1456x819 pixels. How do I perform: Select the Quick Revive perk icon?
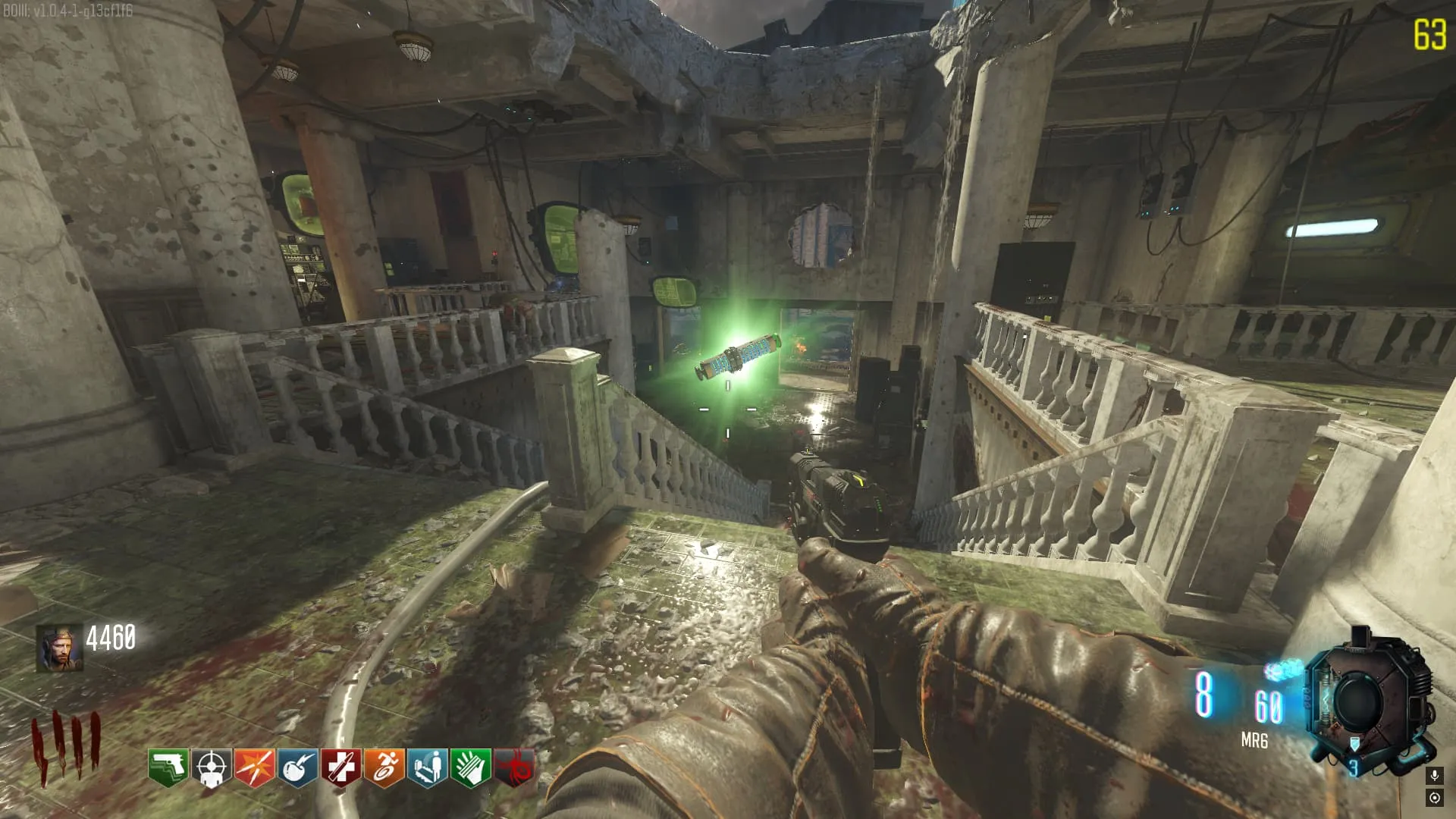(428, 767)
